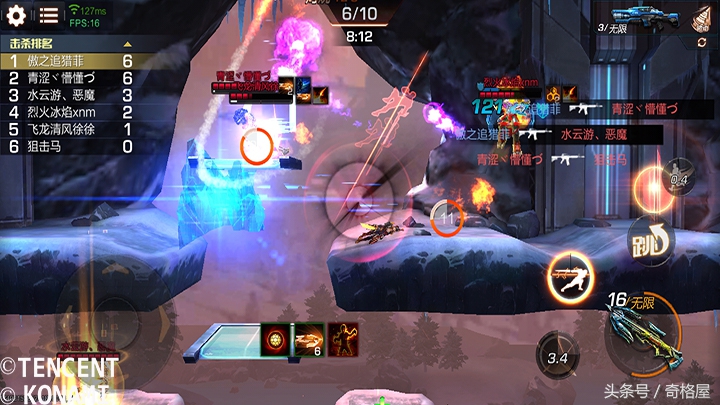Collapse the kill ranking panel arrow
The image size is (720, 405).
point(127,44)
